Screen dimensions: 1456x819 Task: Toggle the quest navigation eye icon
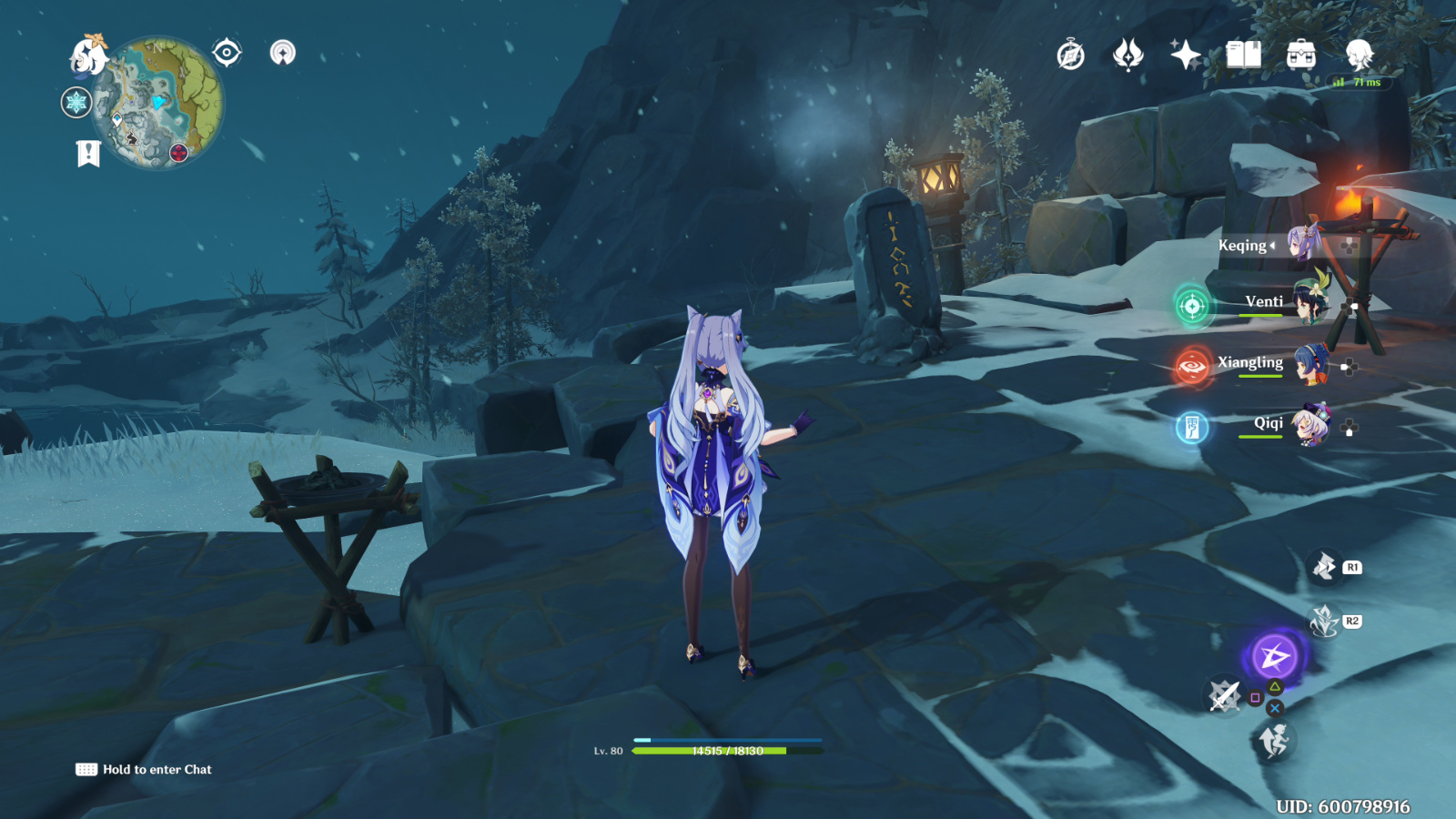pyautogui.click(x=227, y=53)
